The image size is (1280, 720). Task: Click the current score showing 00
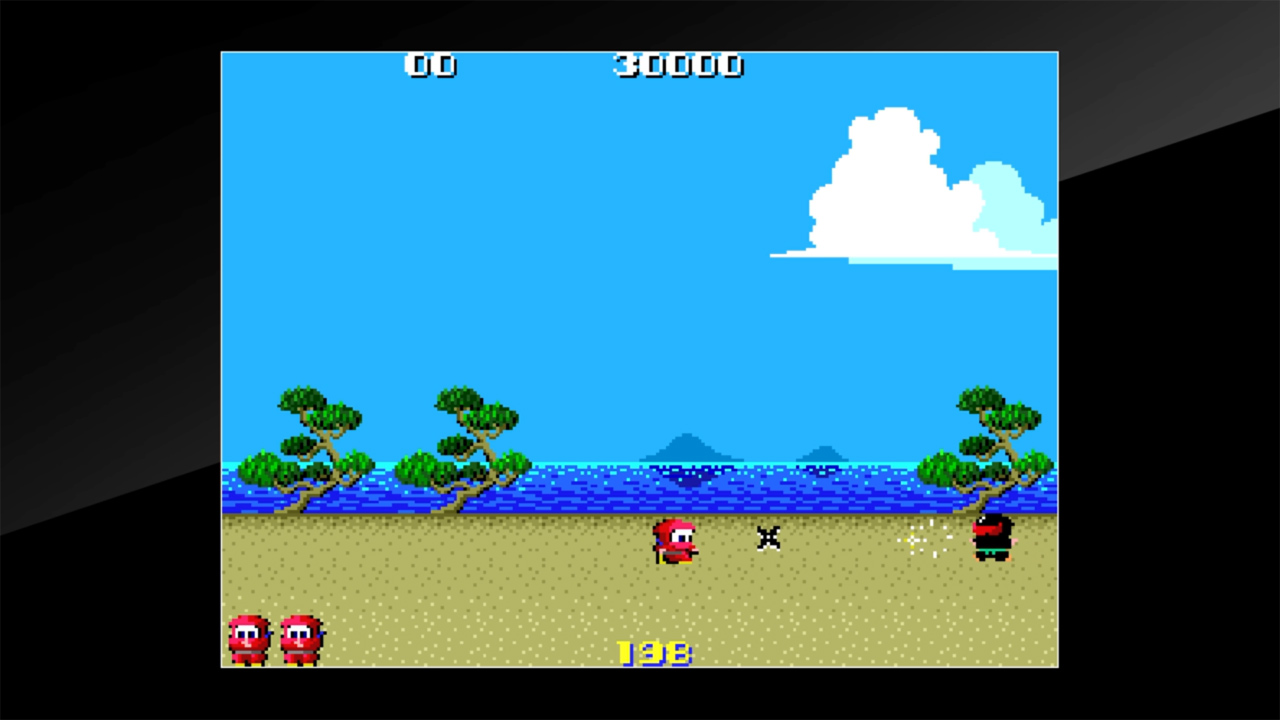click(430, 66)
